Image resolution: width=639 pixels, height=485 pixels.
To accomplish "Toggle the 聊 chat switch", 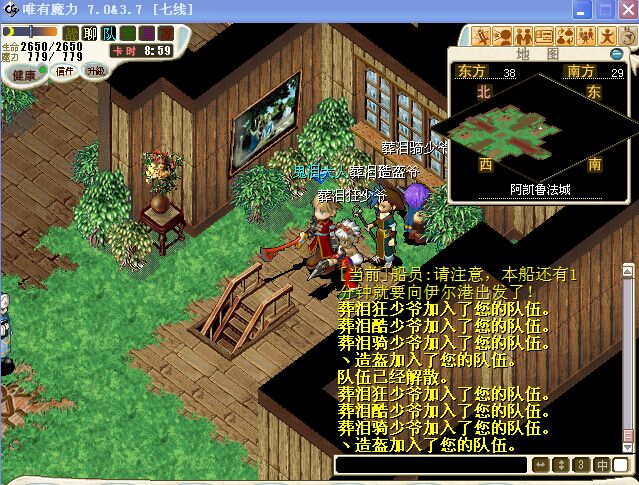I will [90, 34].
